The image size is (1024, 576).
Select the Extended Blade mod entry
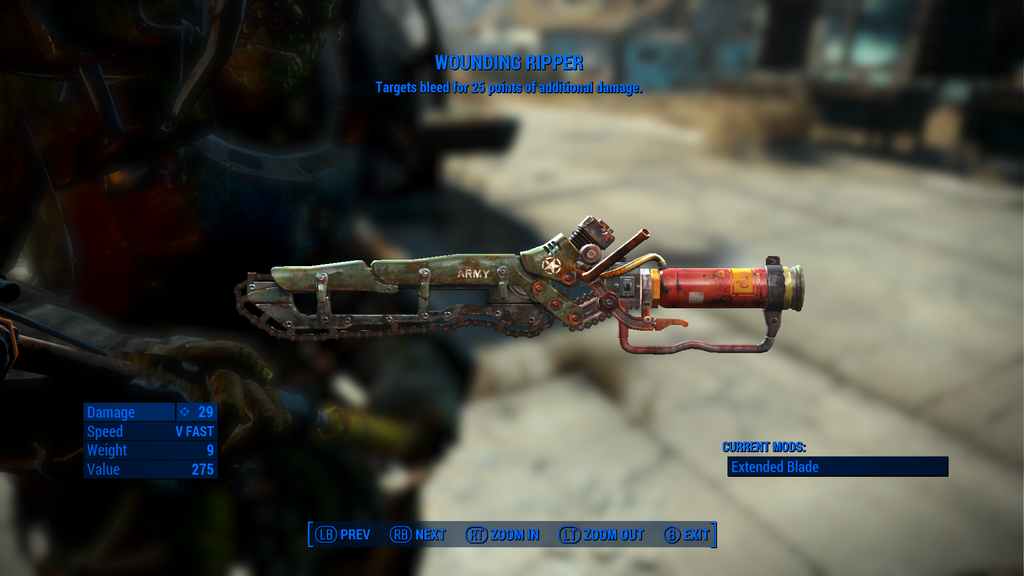(836, 467)
